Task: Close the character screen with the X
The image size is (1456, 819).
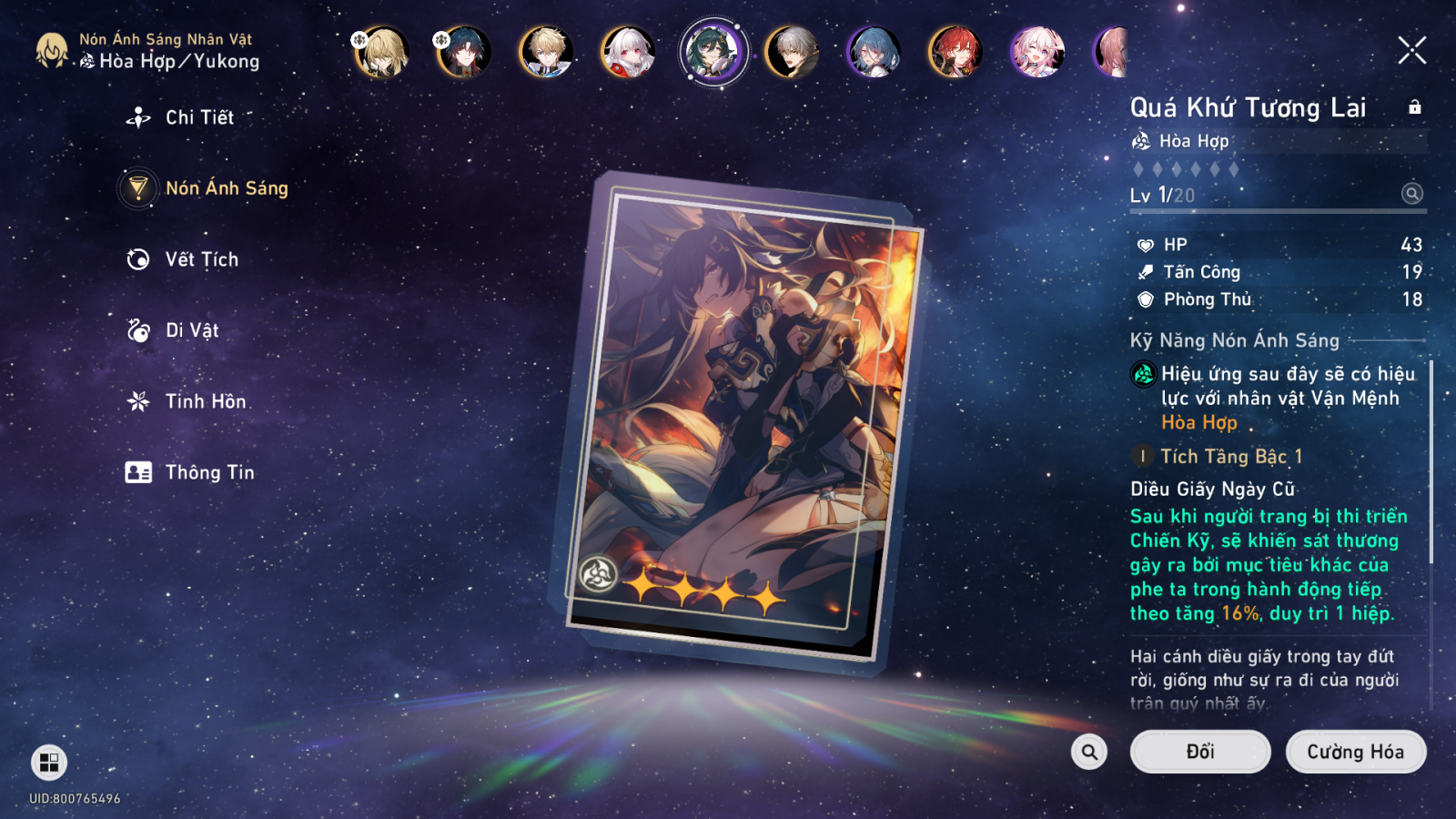Action: [1411, 50]
